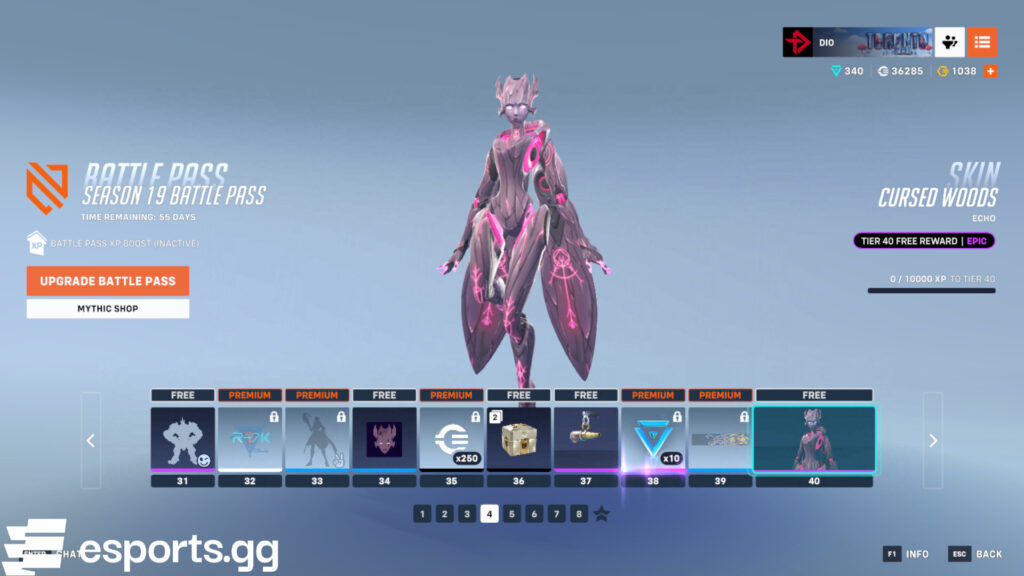
Task: Select the tier 32 premium reward
Action: coord(250,438)
